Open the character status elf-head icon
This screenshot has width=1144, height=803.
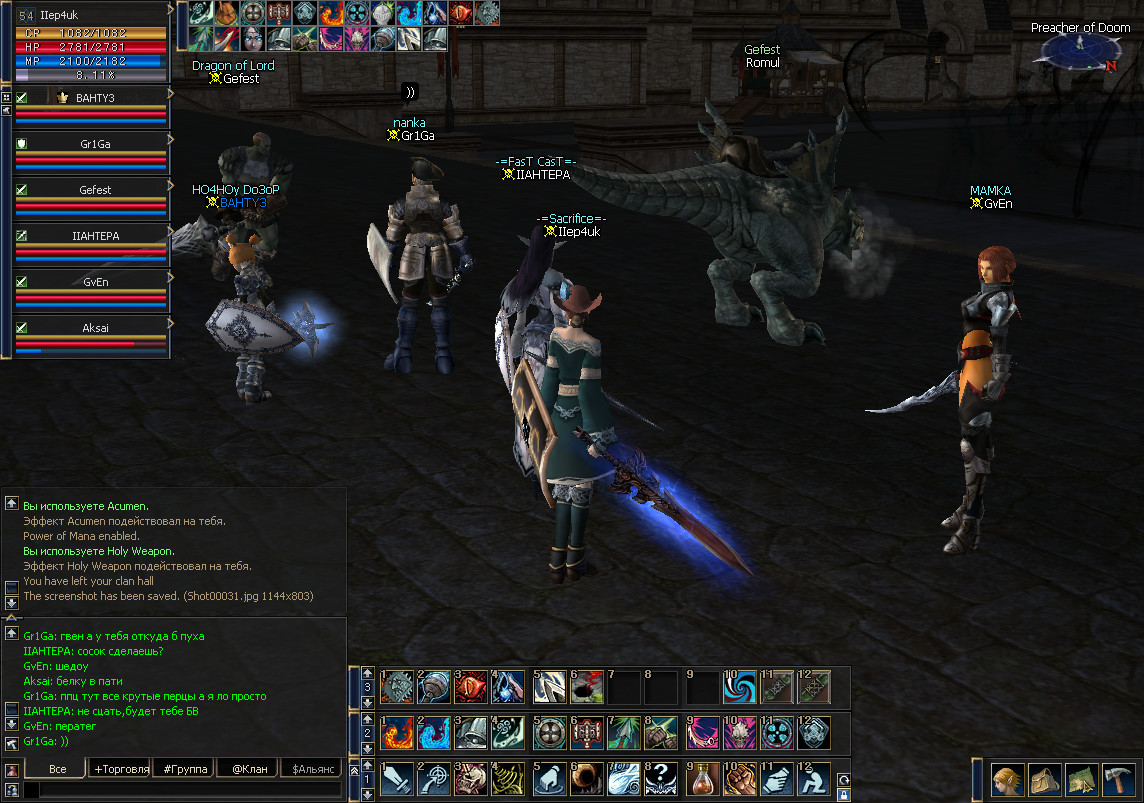pos(1007,778)
